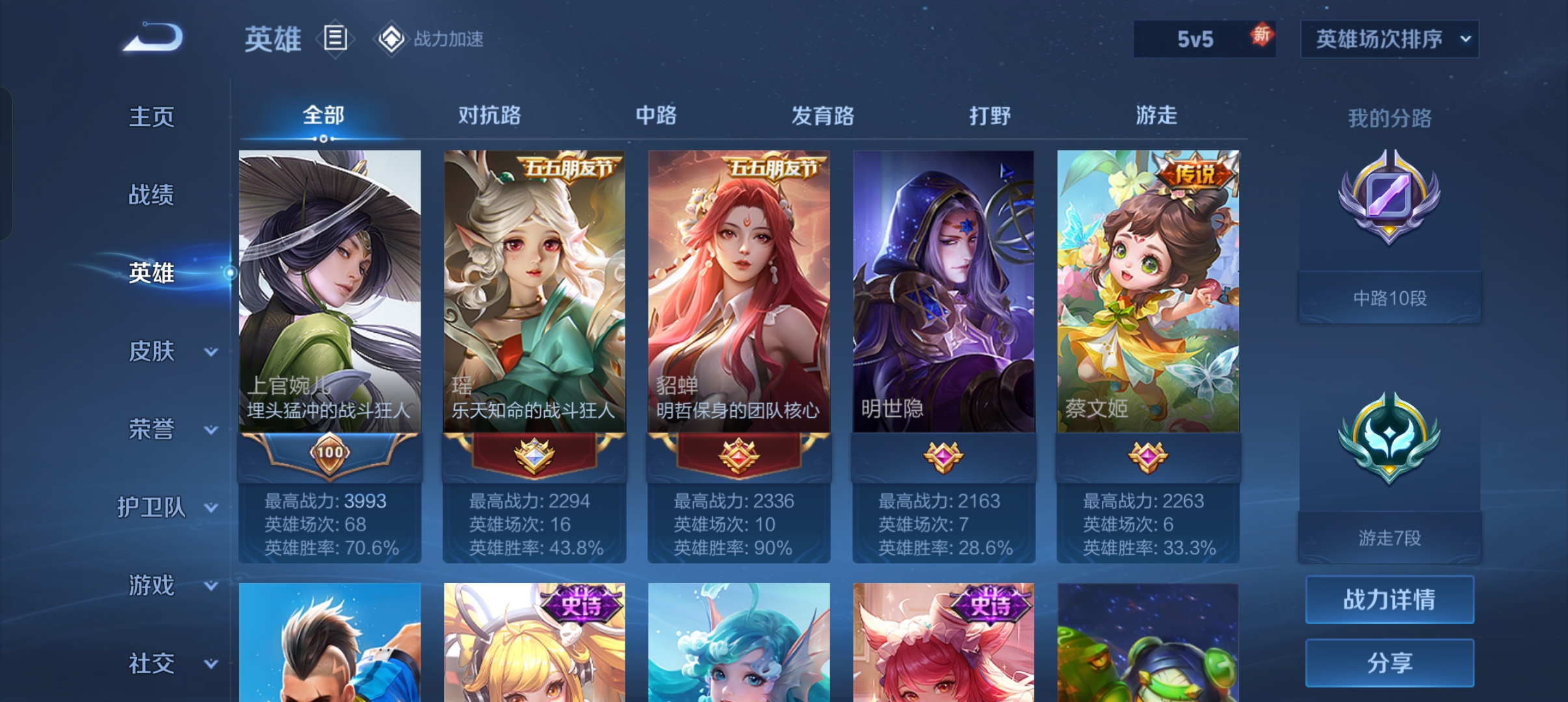
Task: View 战力详情 power details
Action: 1389,599
